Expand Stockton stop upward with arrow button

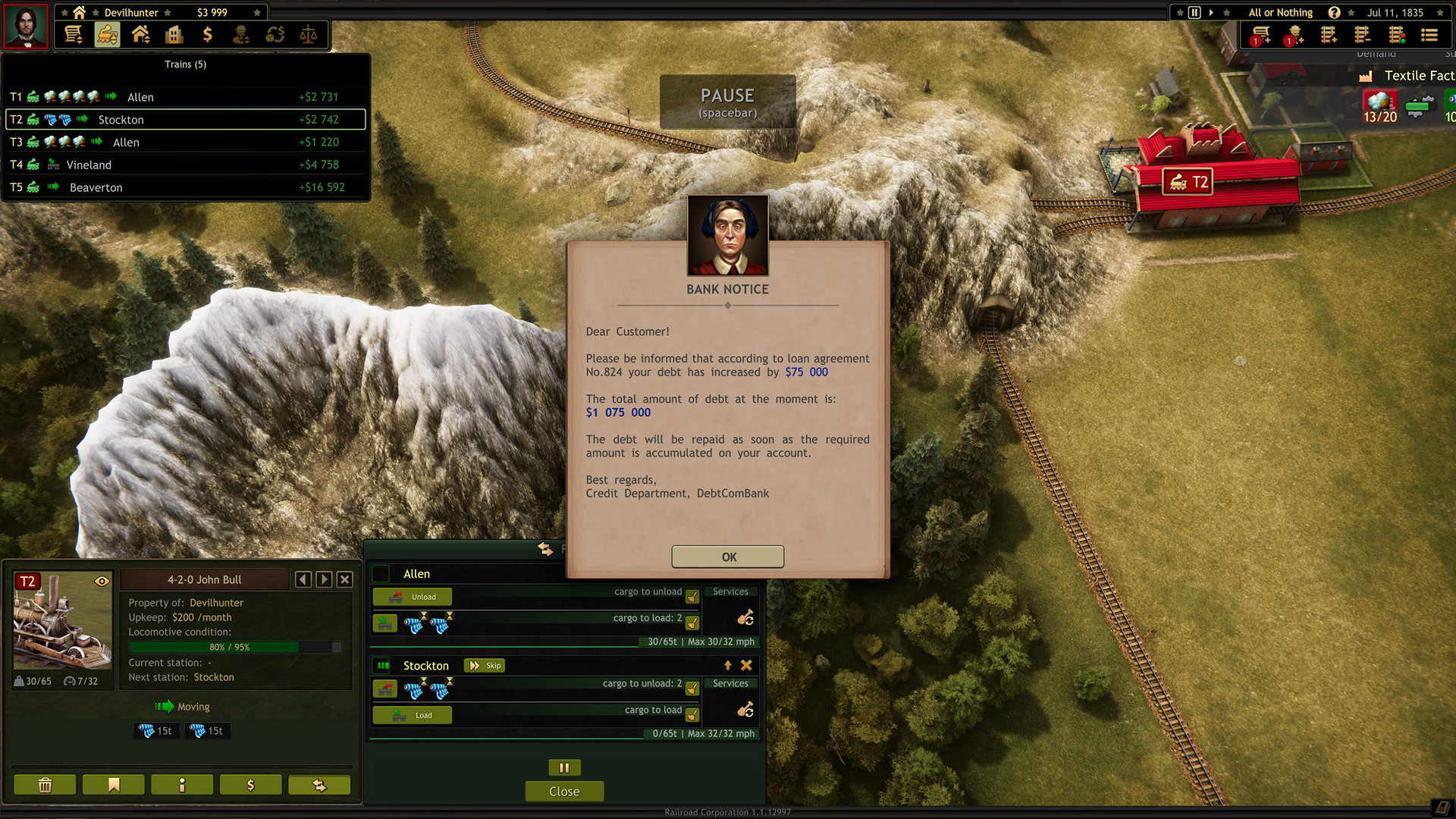coord(727,665)
